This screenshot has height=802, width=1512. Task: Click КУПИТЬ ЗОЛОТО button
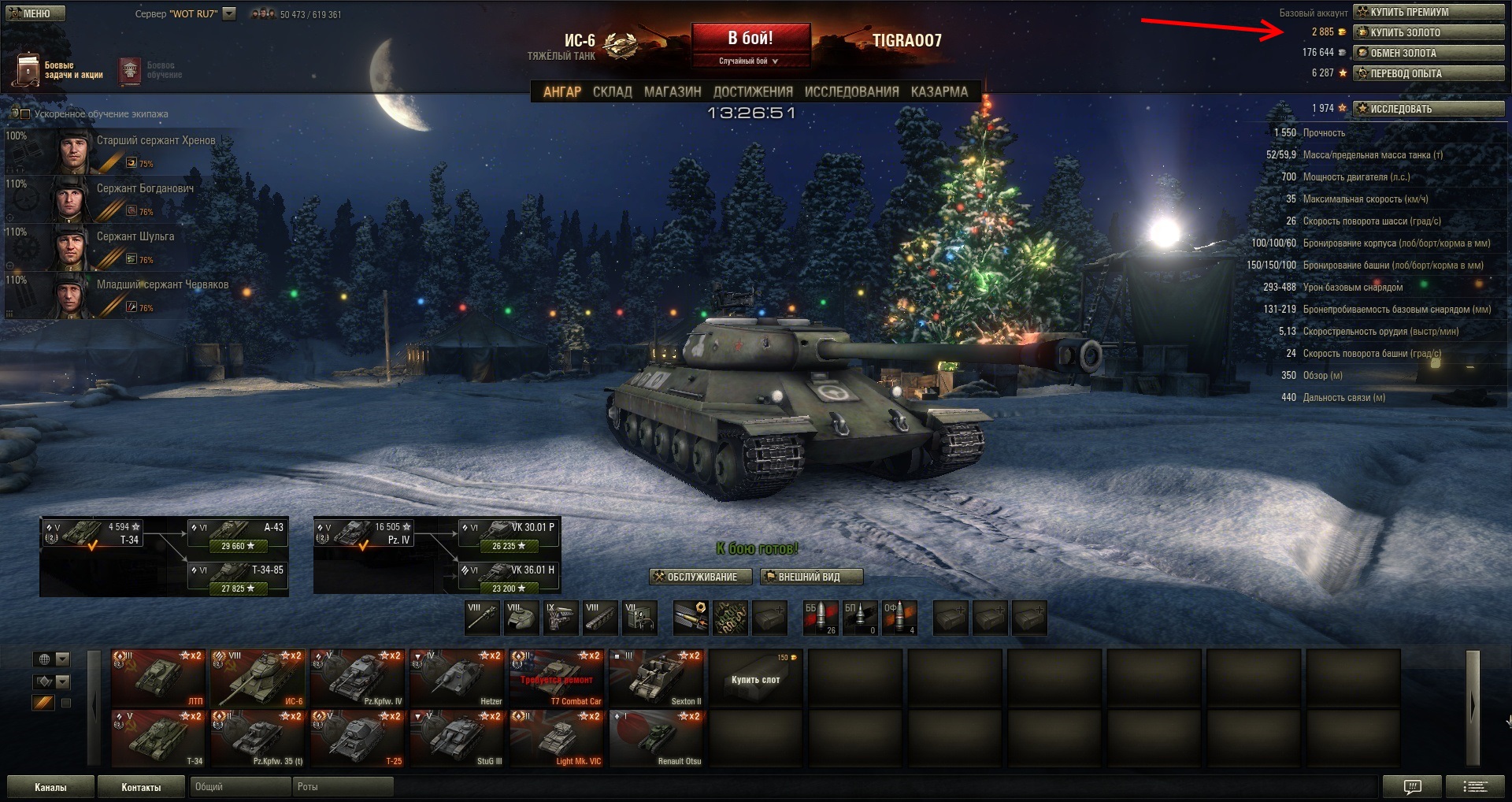pos(1429,32)
